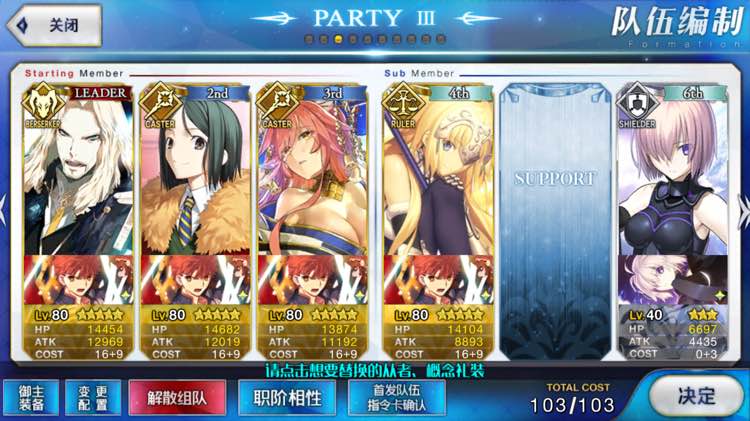Switch to next party with right arrow
This screenshot has width=750, height=421.
click(743, 210)
